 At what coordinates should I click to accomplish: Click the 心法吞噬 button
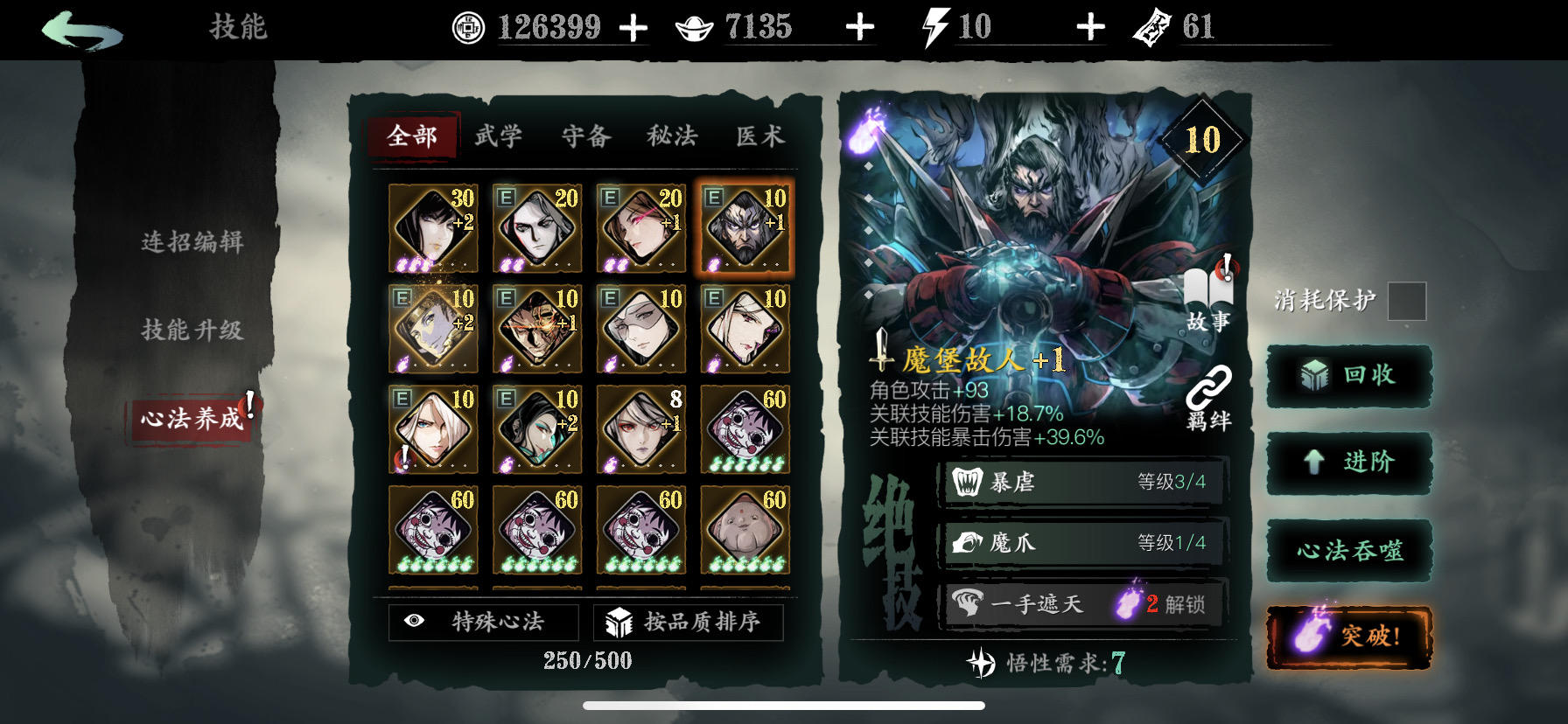(x=1348, y=549)
